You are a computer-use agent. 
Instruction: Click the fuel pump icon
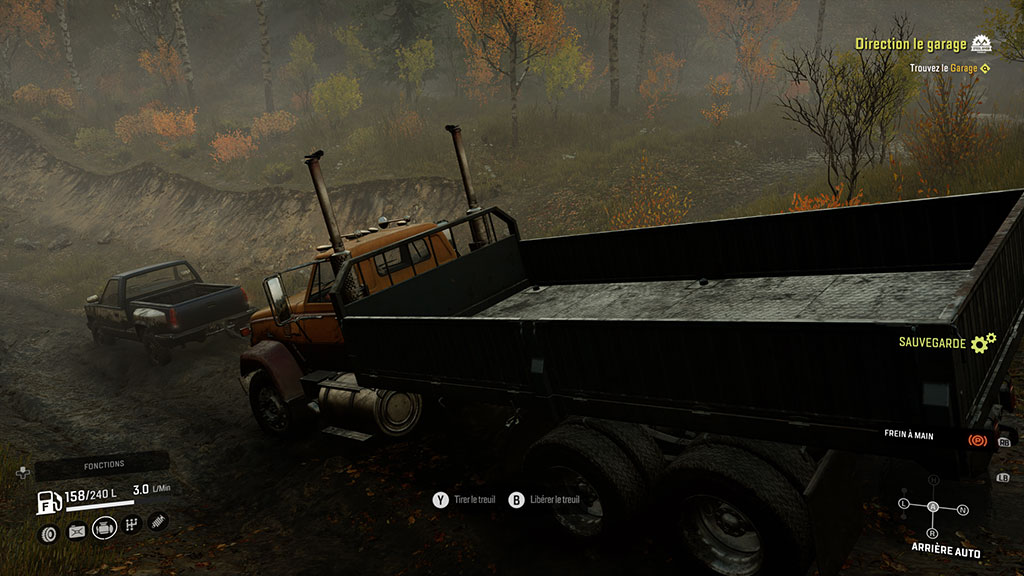point(48,502)
